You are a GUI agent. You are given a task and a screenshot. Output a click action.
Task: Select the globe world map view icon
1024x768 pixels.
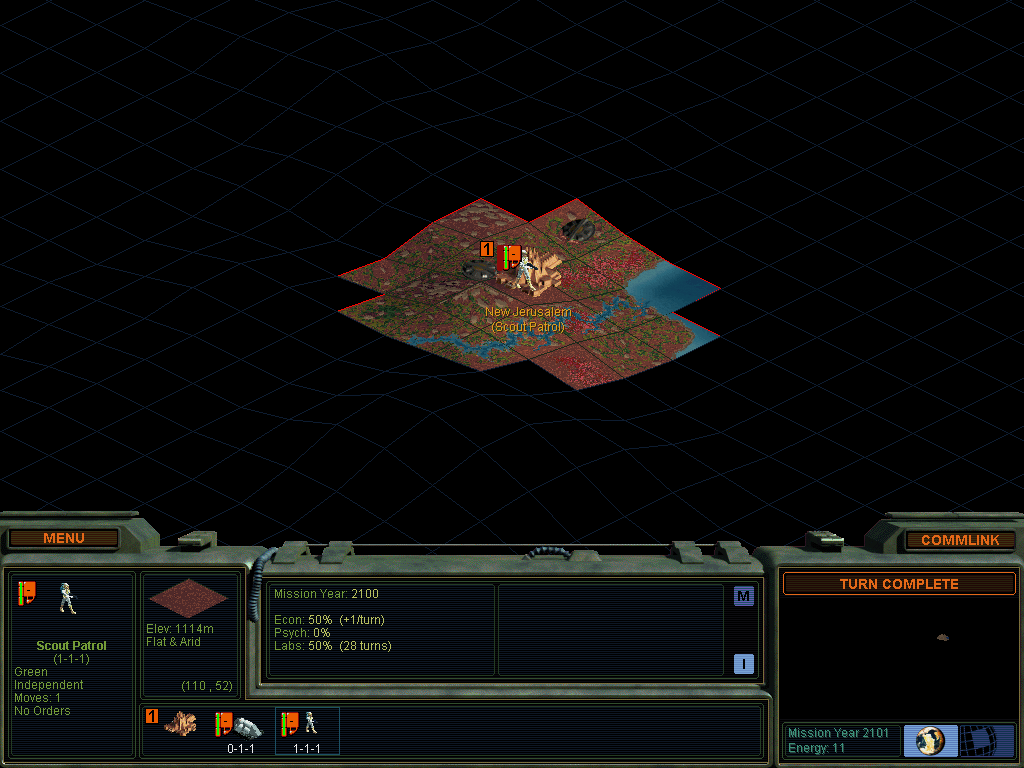pyautogui.click(x=930, y=741)
